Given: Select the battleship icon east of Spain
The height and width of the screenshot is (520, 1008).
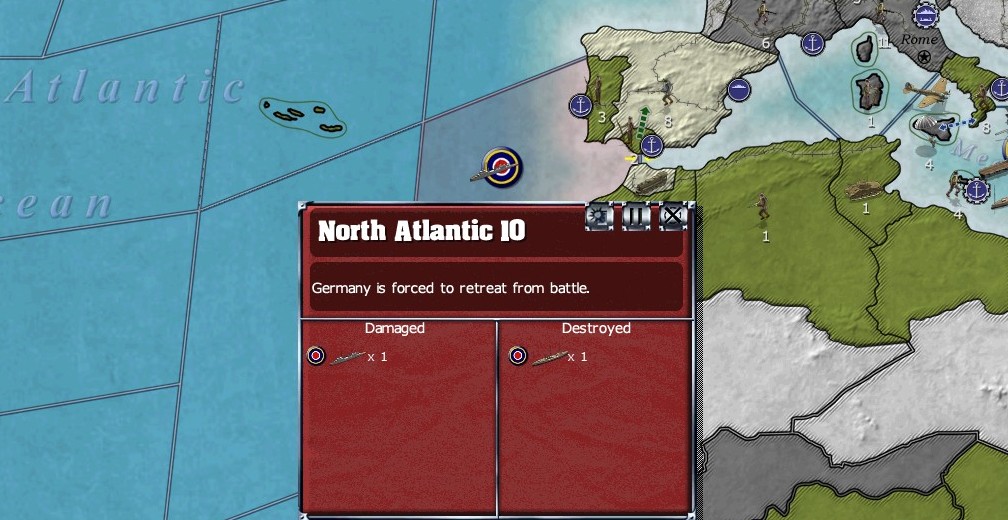Looking at the screenshot, I should point(739,89).
